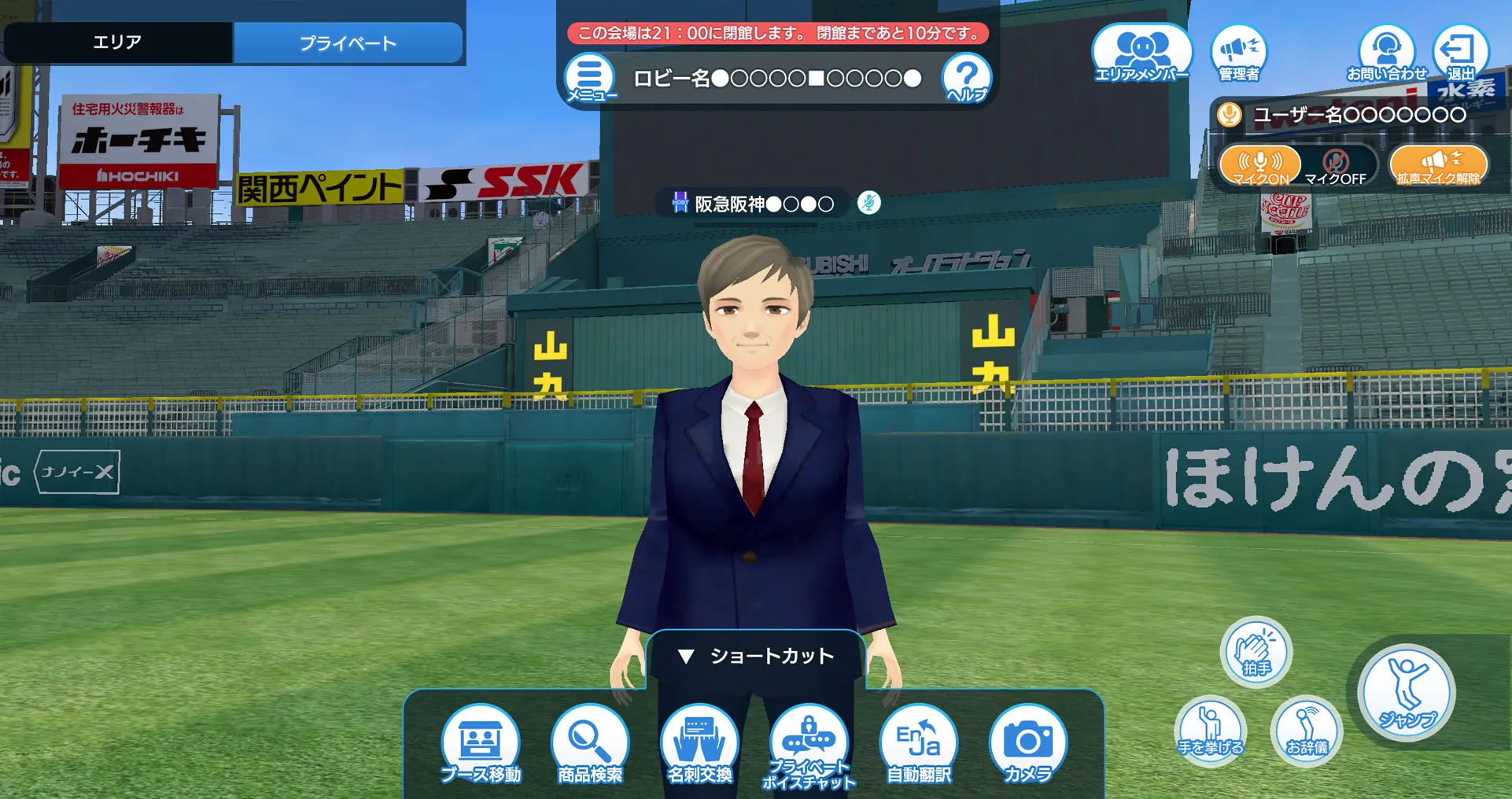Contact support via お問い合わせ

[x=1387, y=53]
